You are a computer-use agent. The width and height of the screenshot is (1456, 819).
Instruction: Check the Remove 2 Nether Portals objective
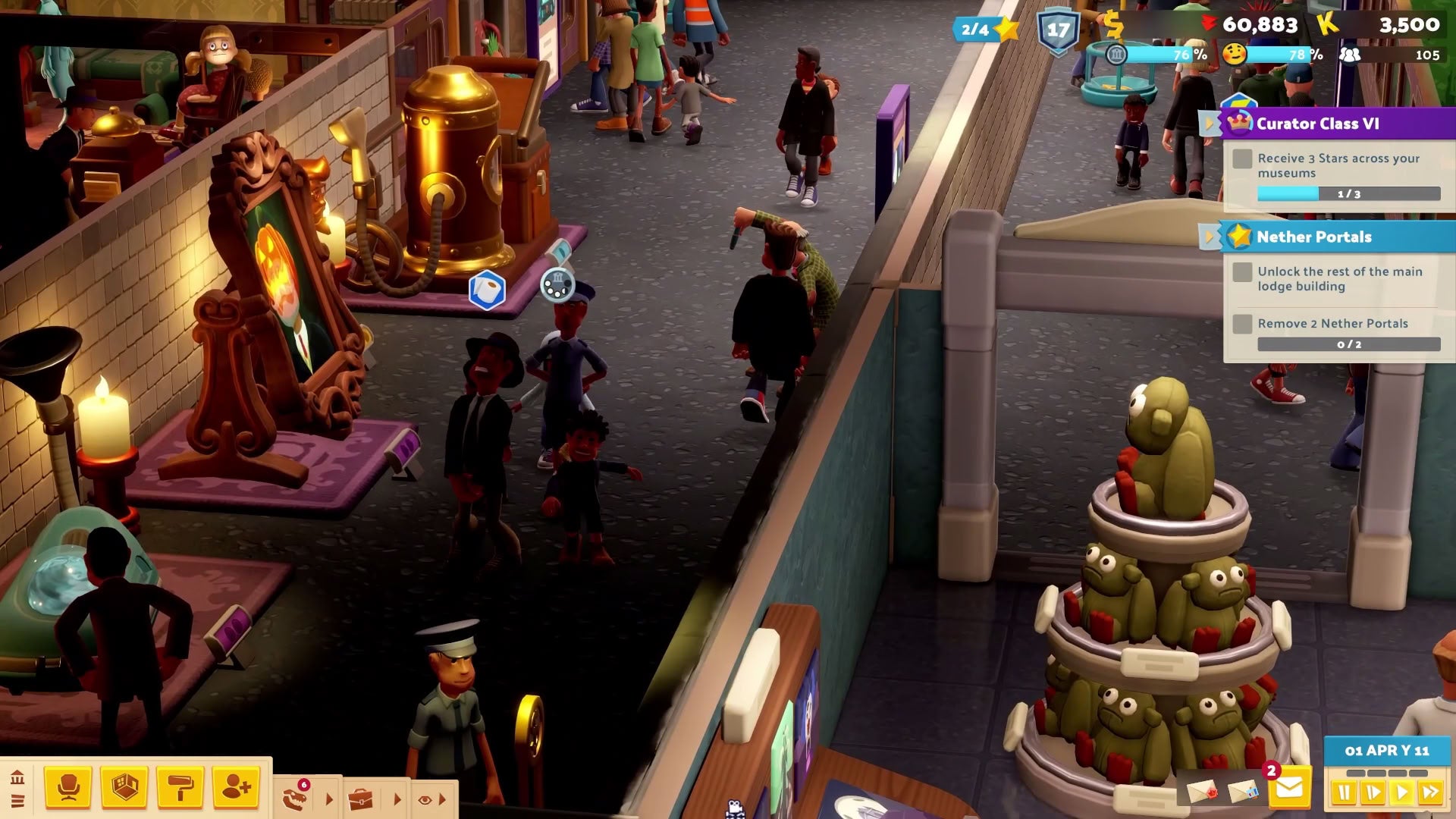1242,323
